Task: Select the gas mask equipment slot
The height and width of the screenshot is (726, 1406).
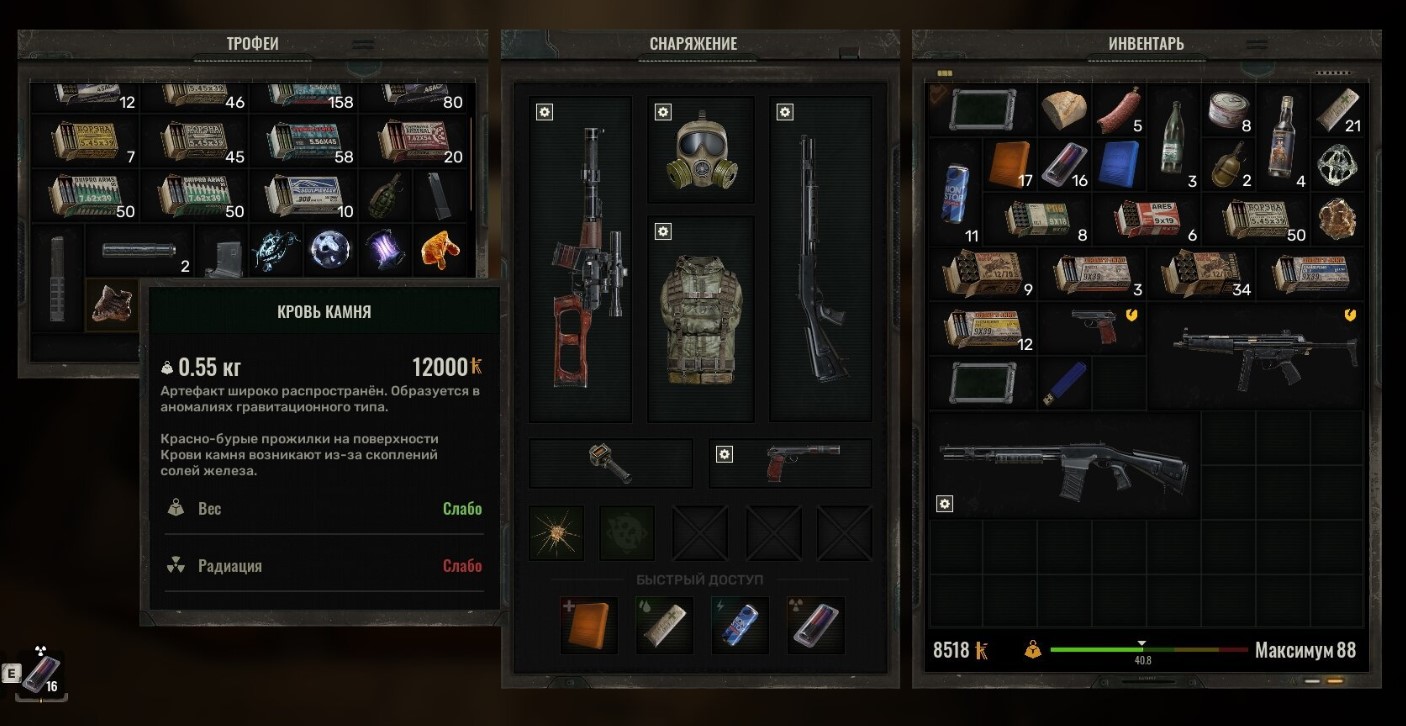Action: click(x=700, y=152)
